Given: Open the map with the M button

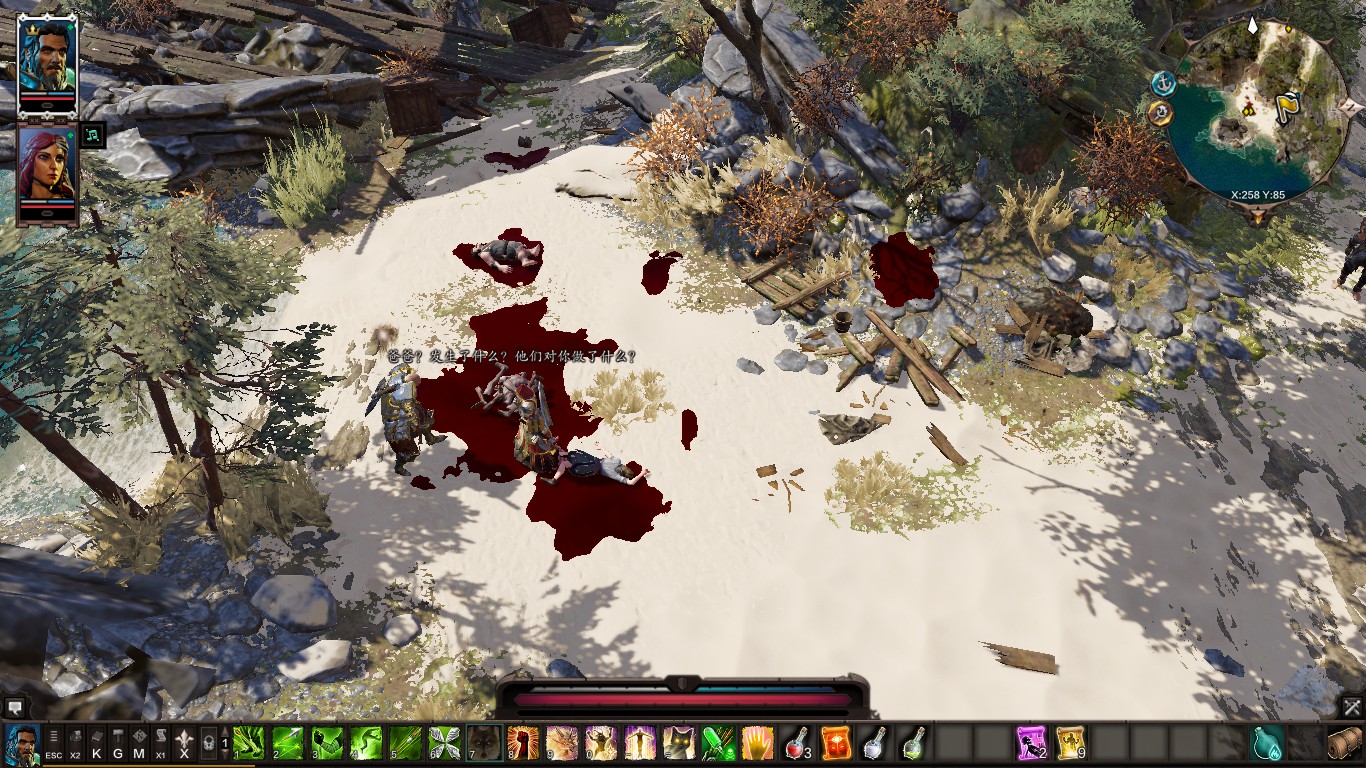Looking at the screenshot, I should [x=139, y=744].
